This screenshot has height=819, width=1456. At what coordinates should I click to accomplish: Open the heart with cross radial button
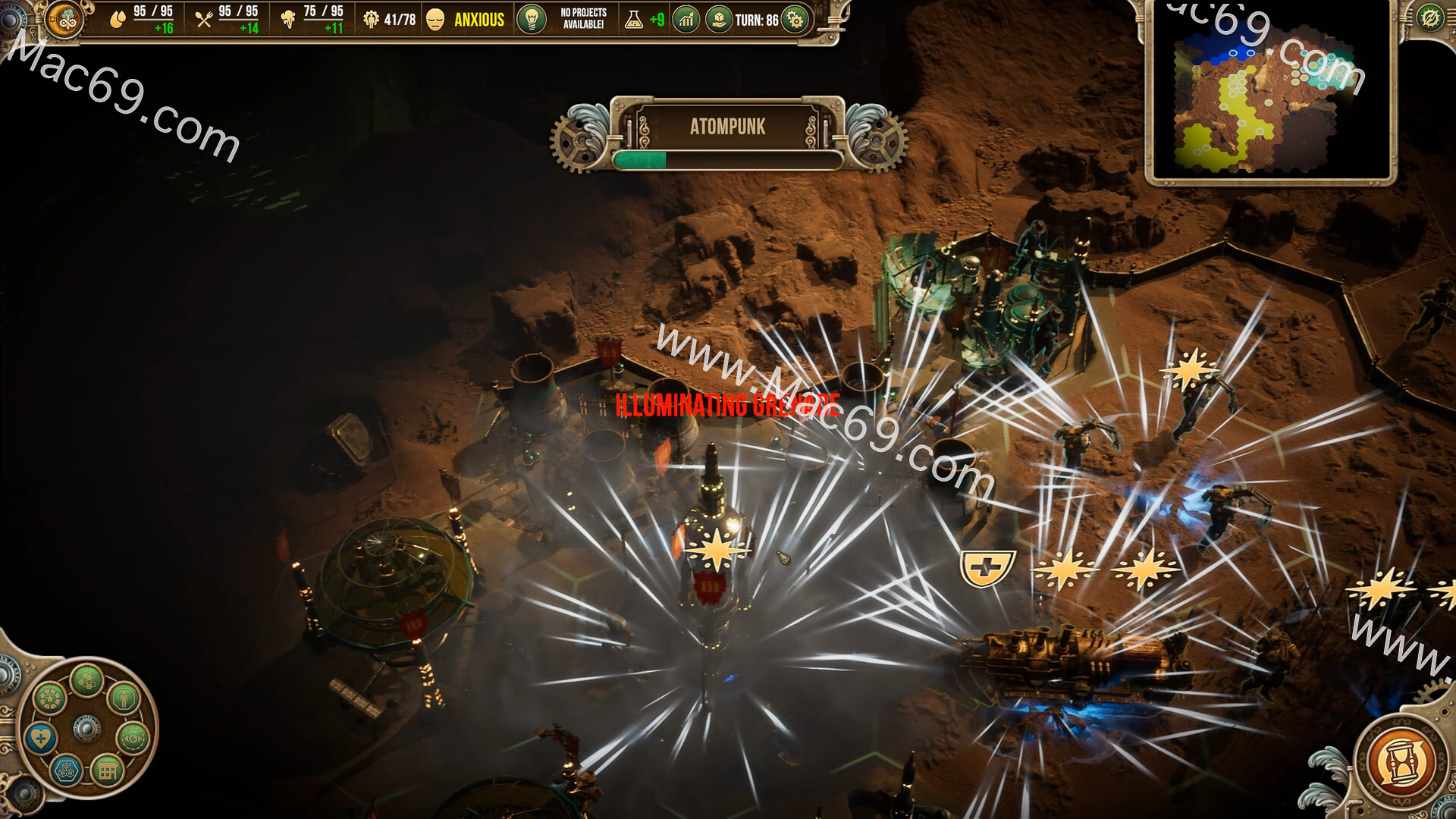[41, 737]
